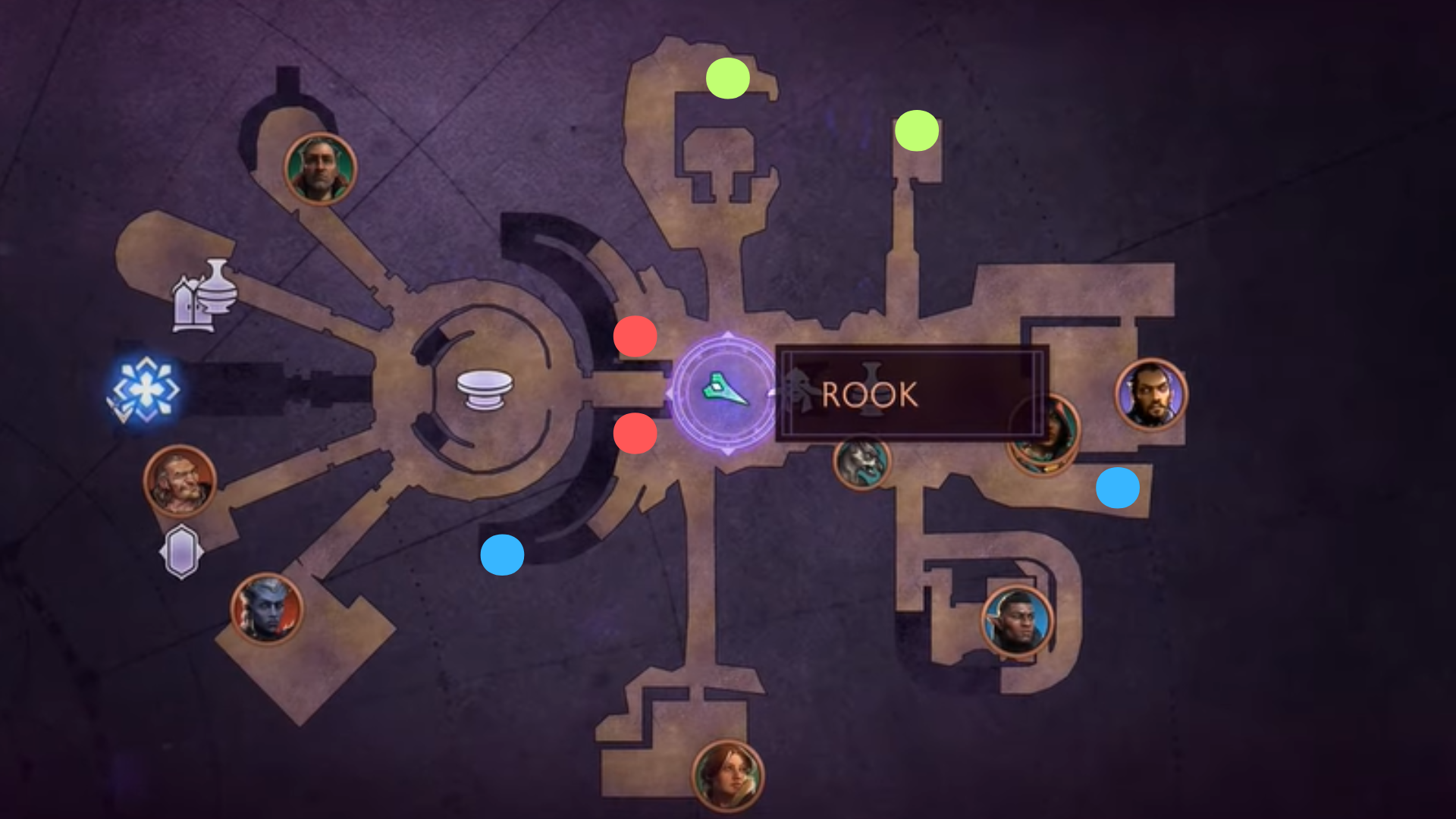Screen dimensions: 1456x819
Task: Click the elf man portrait with blue background
Action: pos(1017,621)
